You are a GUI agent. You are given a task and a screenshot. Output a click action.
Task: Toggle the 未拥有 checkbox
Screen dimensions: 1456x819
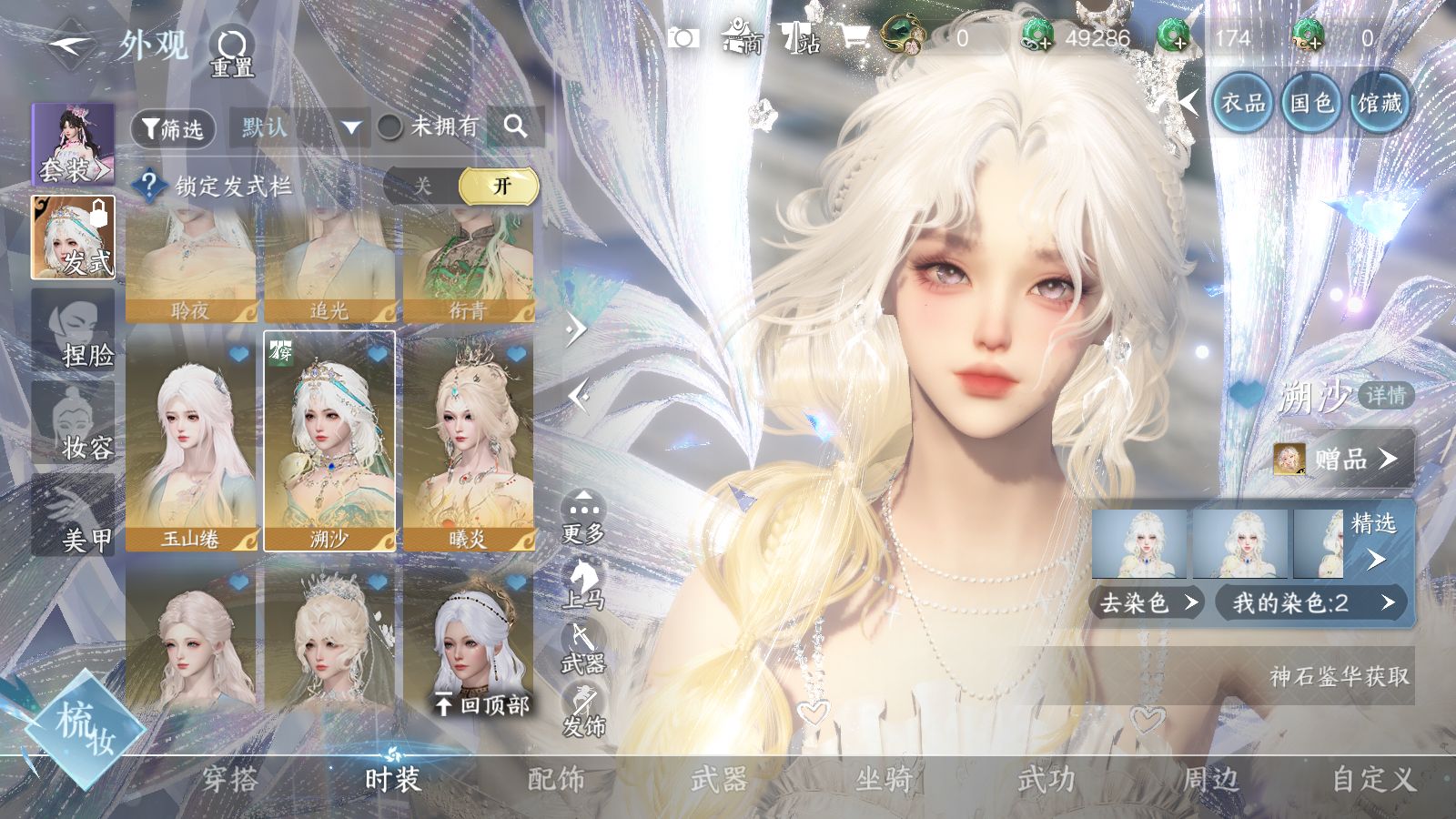pos(390,127)
